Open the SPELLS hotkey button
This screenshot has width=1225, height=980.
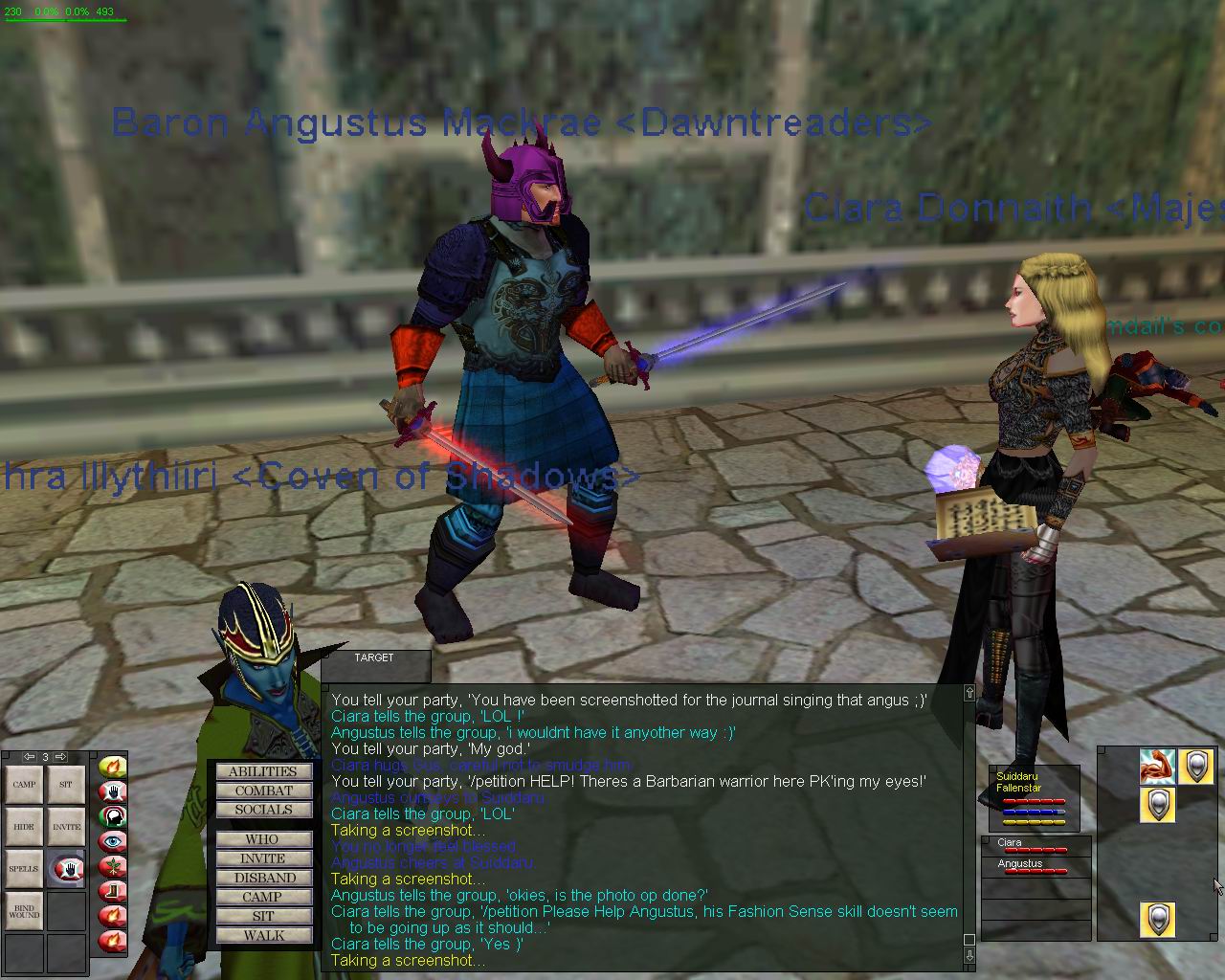[x=24, y=869]
